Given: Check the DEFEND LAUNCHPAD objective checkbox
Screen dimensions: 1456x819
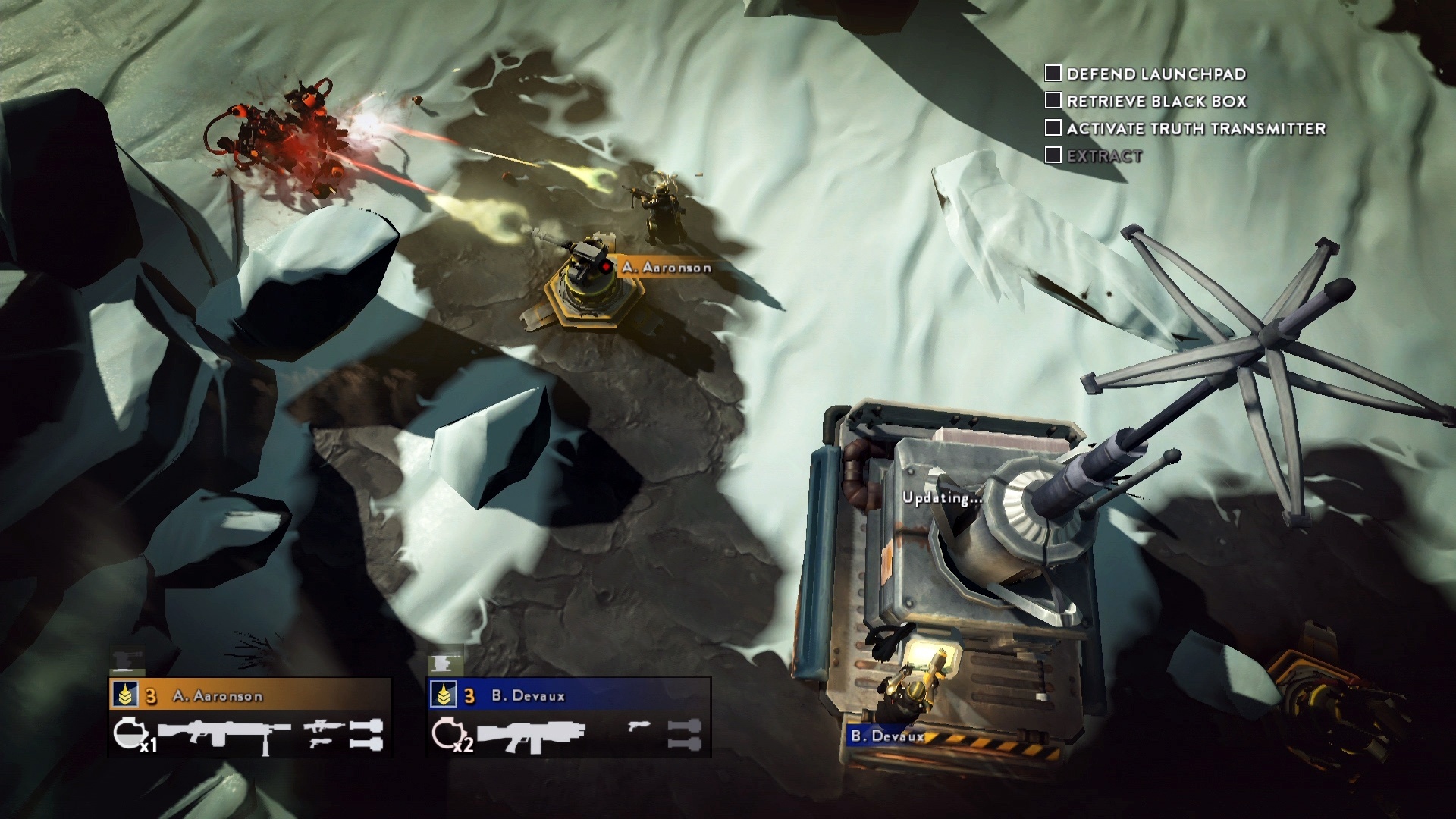Looking at the screenshot, I should coord(1053,74).
